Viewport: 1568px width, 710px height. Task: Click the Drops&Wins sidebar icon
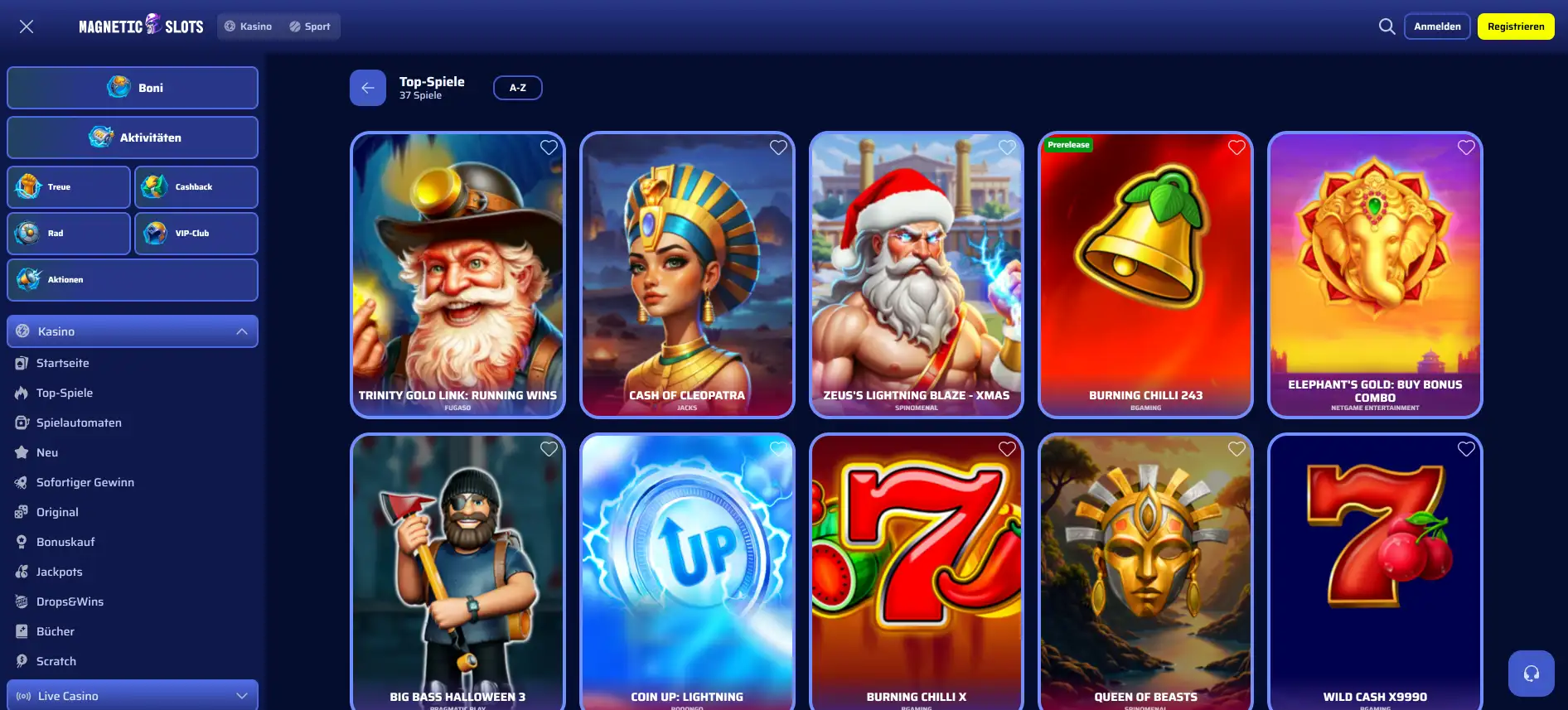21,601
